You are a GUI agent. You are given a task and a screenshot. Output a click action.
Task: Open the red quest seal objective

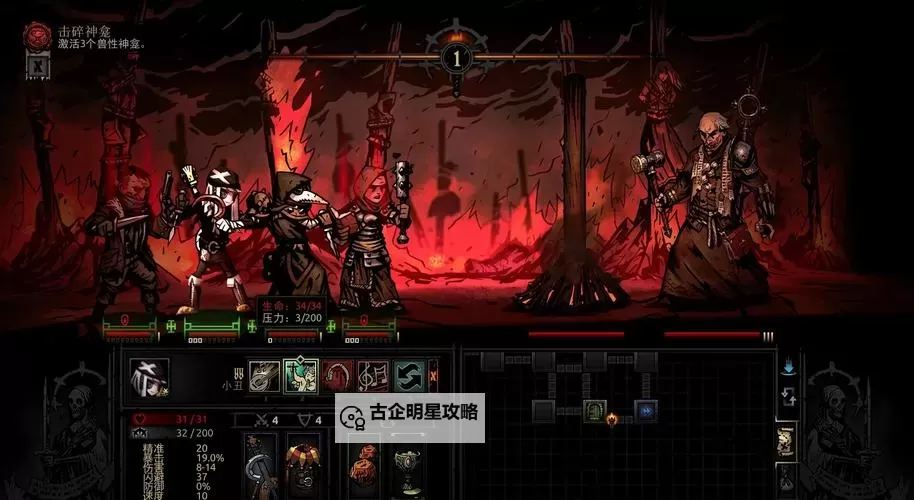coord(38,37)
